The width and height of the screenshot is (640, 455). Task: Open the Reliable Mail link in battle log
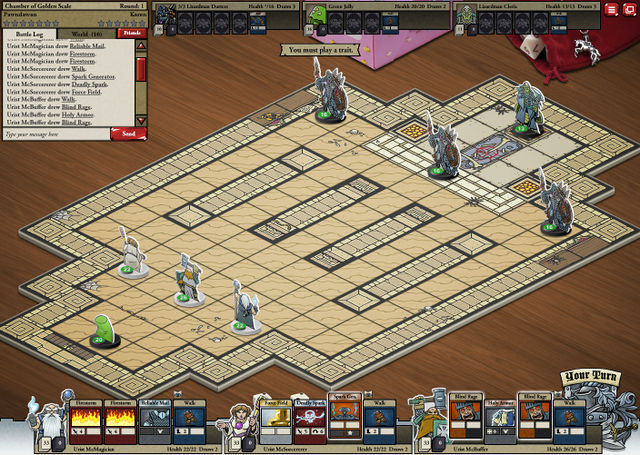click(86, 47)
